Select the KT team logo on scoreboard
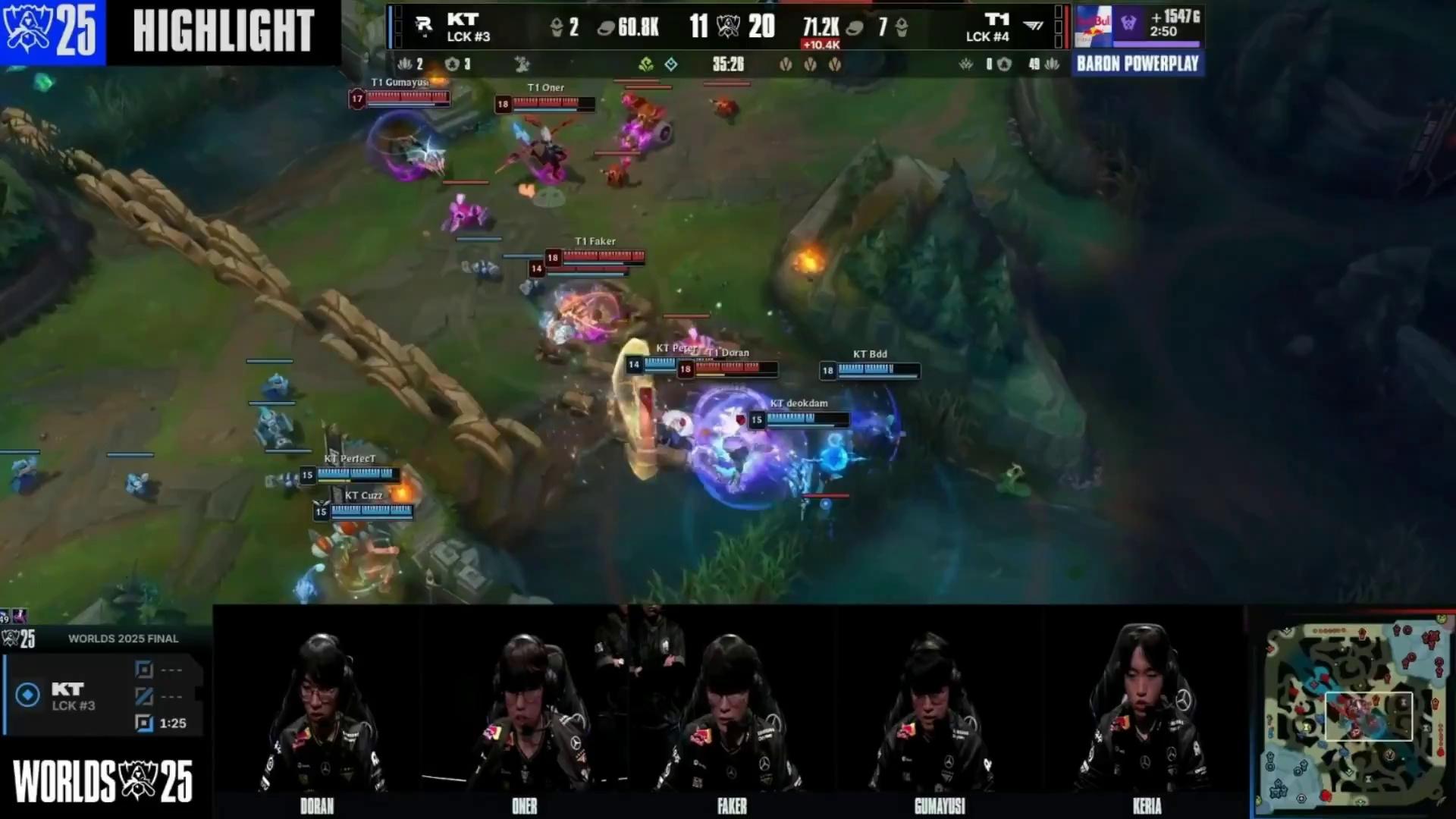This screenshot has width=1456, height=819. click(424, 27)
